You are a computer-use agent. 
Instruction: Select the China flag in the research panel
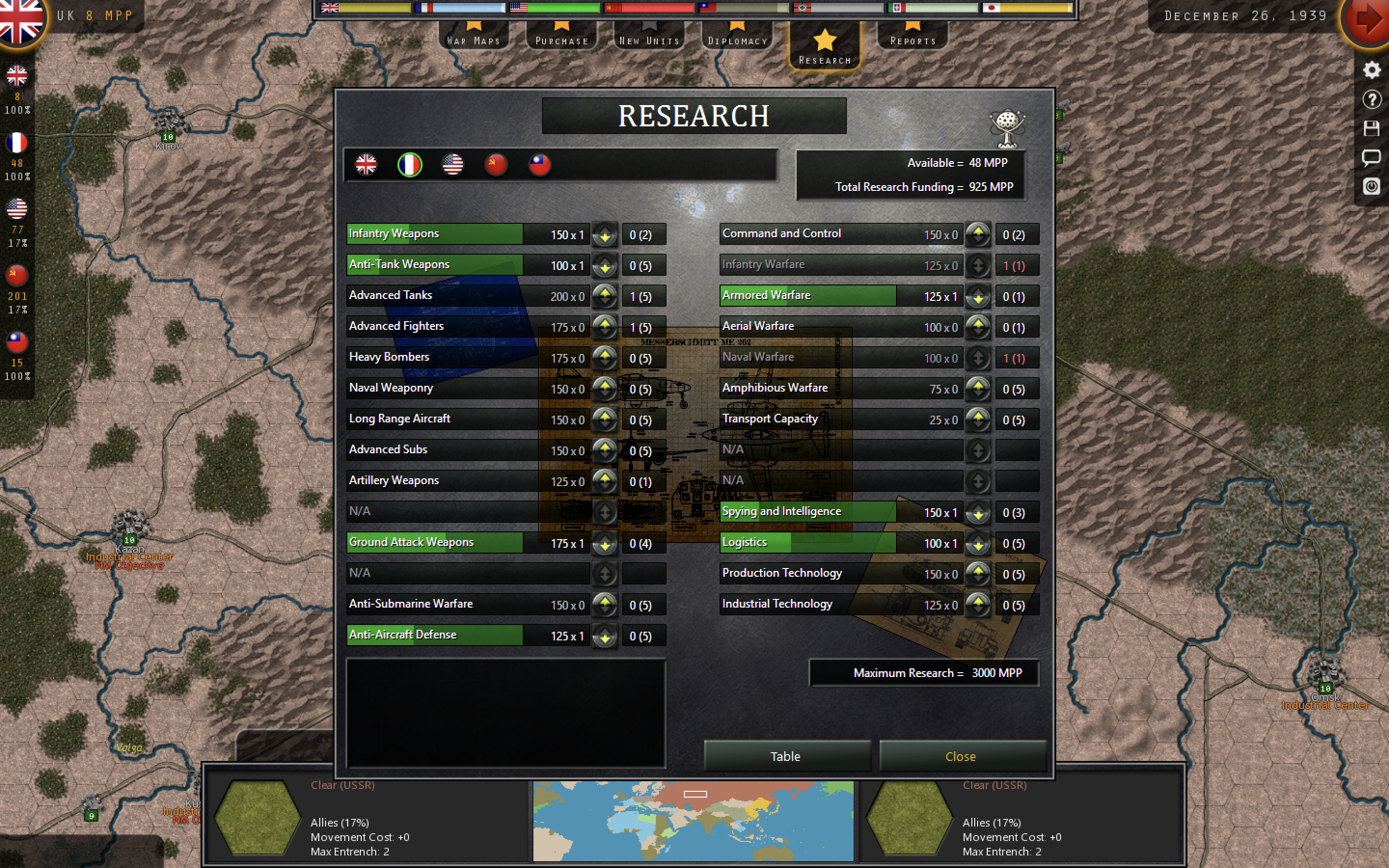[x=539, y=165]
